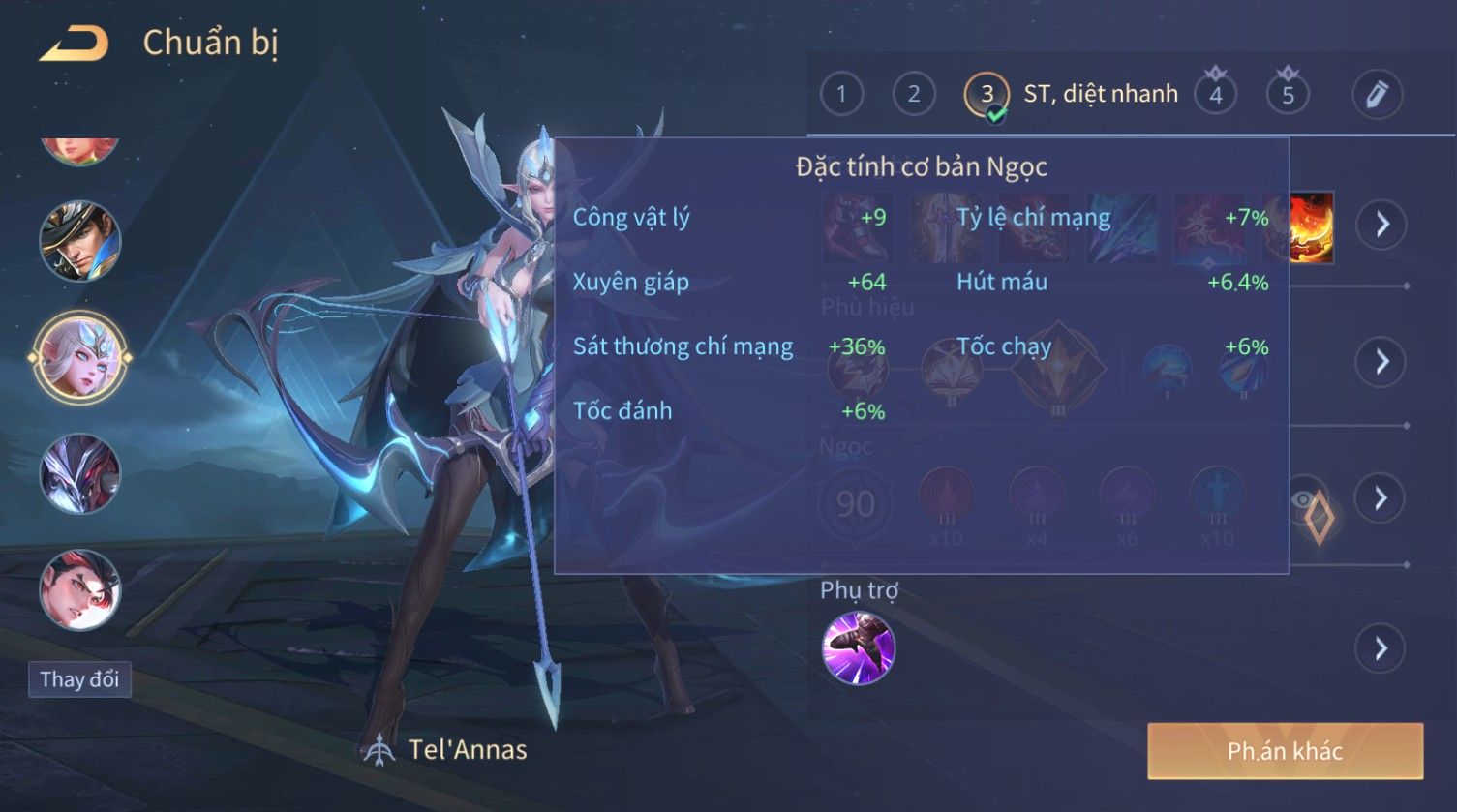Select locked loadout preset 5
The height and width of the screenshot is (812, 1457).
point(1288,94)
